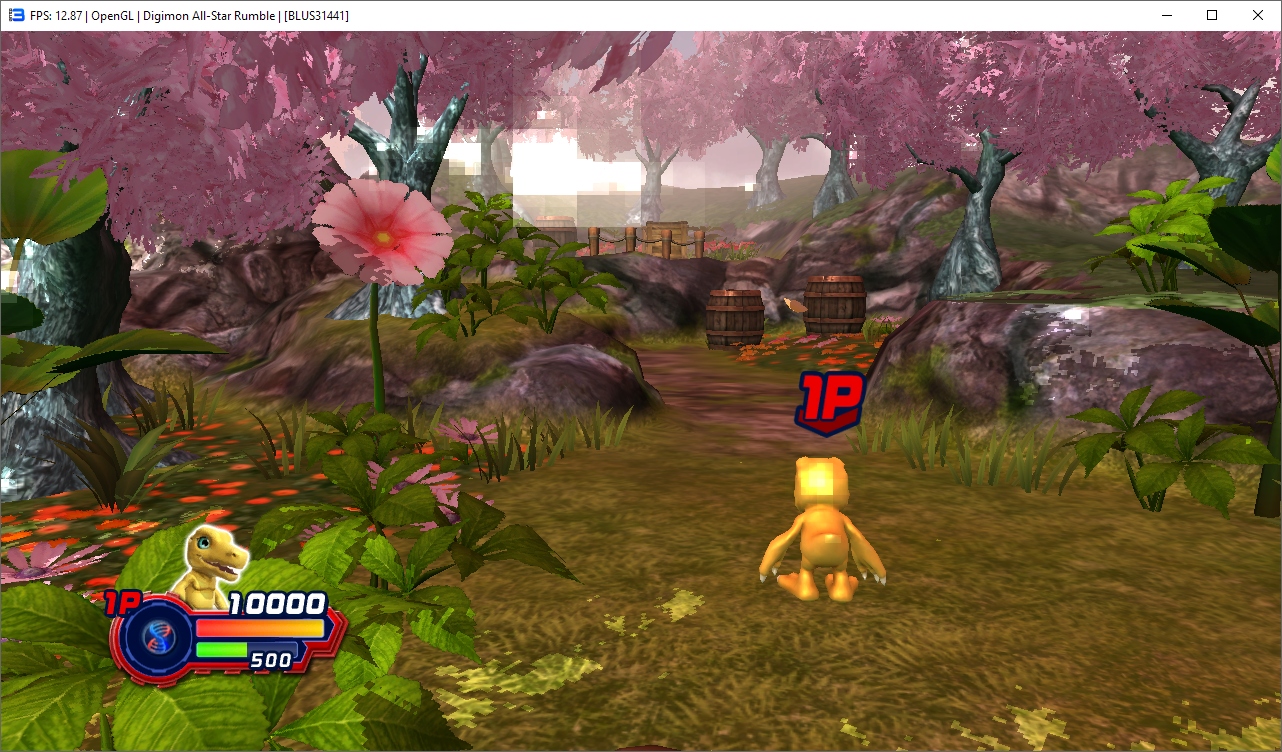
Task: Select the blue DNA digivolve icon
Action: click(155, 637)
